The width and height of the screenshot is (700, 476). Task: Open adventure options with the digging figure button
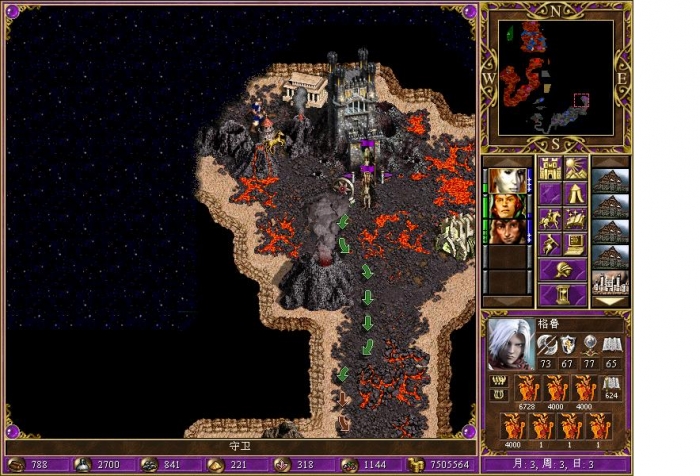(x=549, y=244)
